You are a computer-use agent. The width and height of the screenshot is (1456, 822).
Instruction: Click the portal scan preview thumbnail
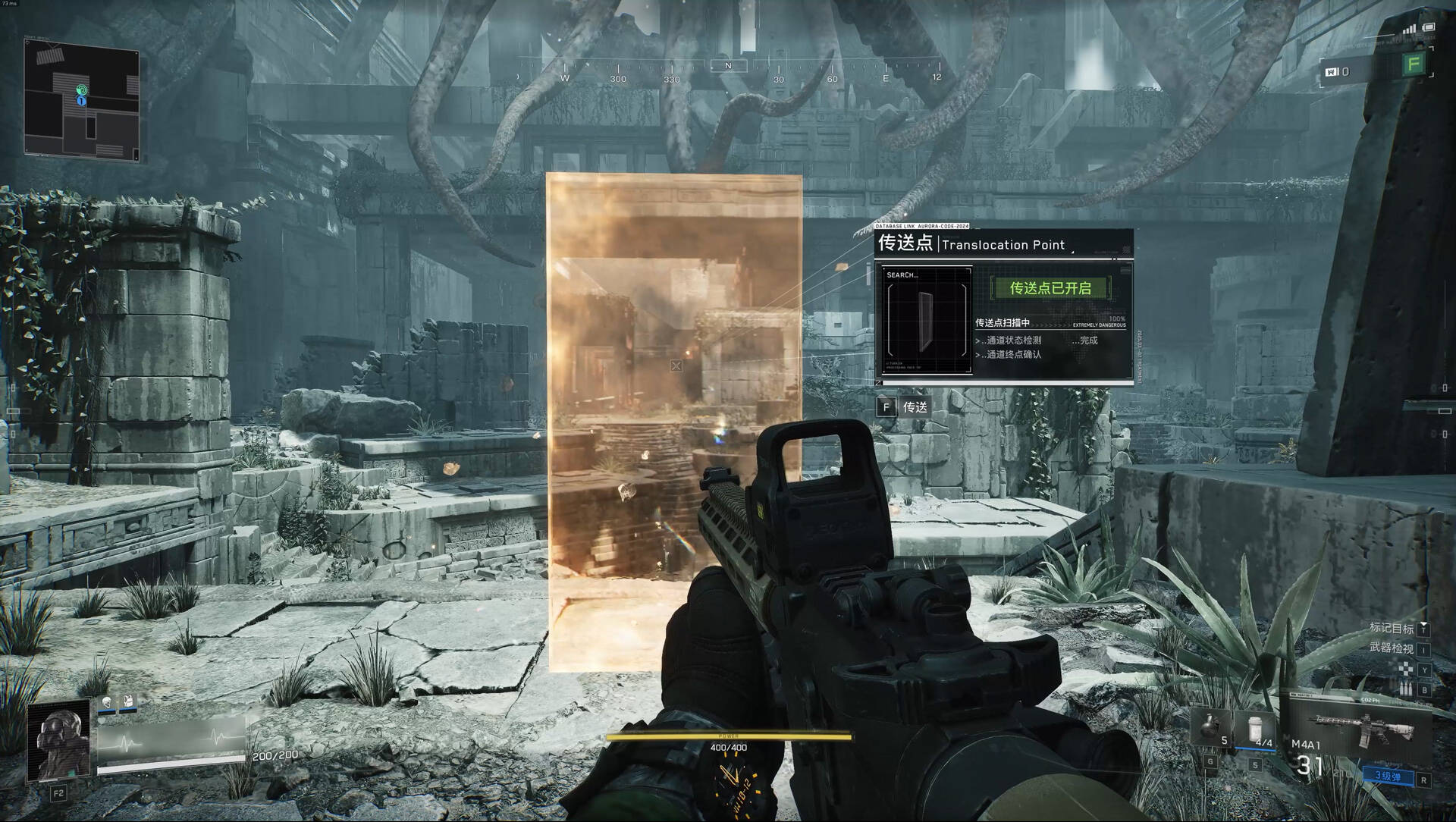click(x=926, y=319)
